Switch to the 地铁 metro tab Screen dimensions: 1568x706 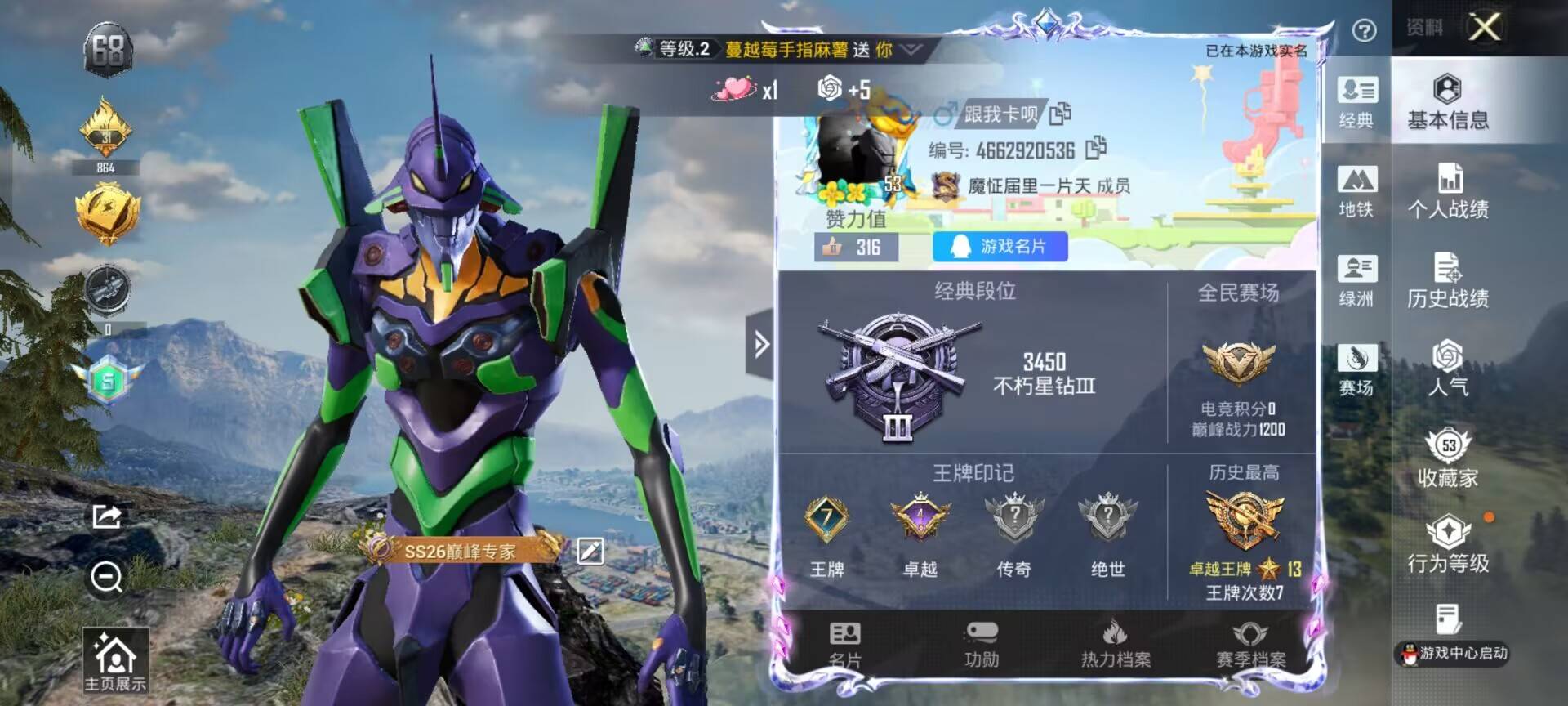(1356, 192)
